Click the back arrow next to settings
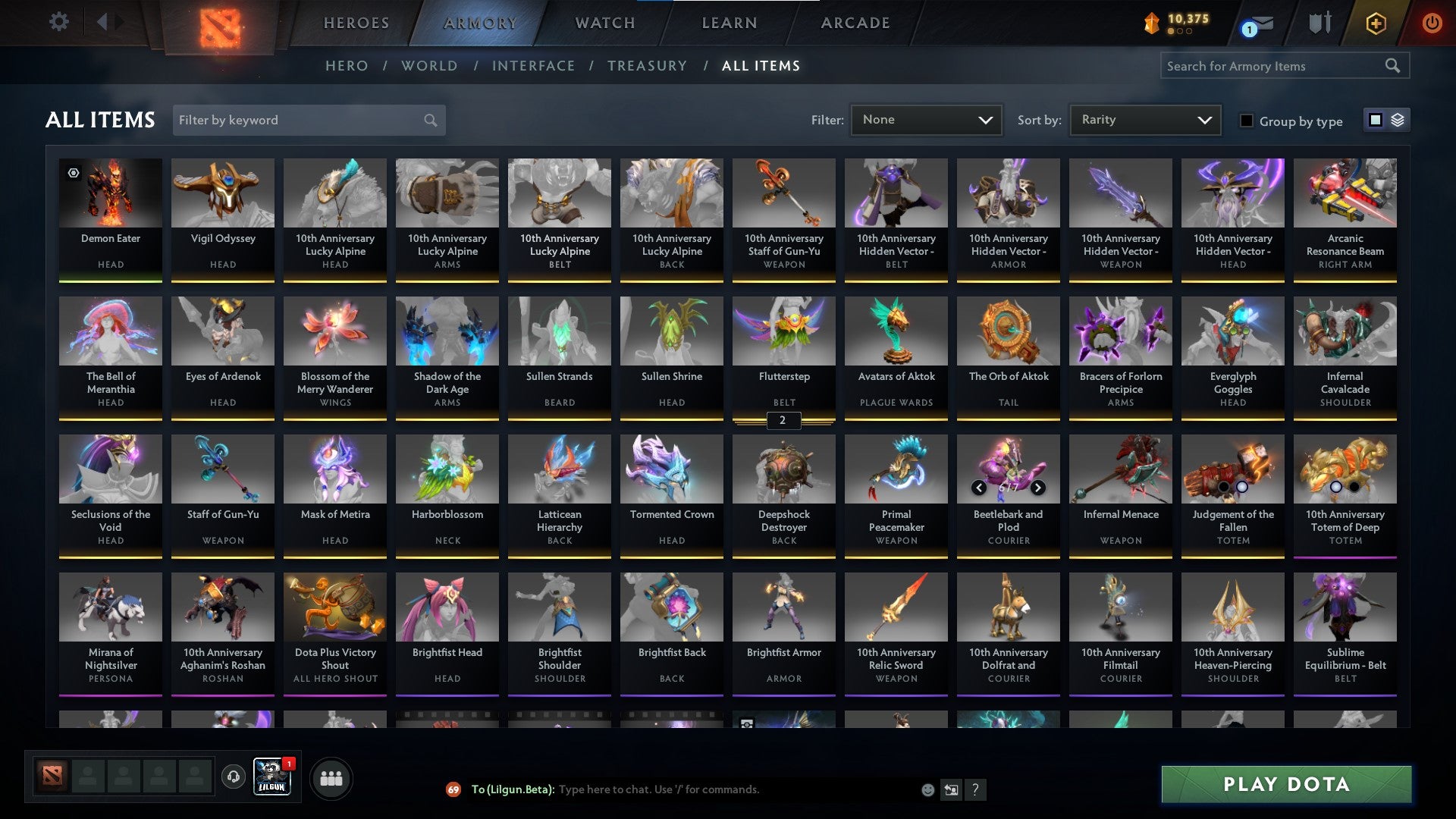 pyautogui.click(x=104, y=22)
